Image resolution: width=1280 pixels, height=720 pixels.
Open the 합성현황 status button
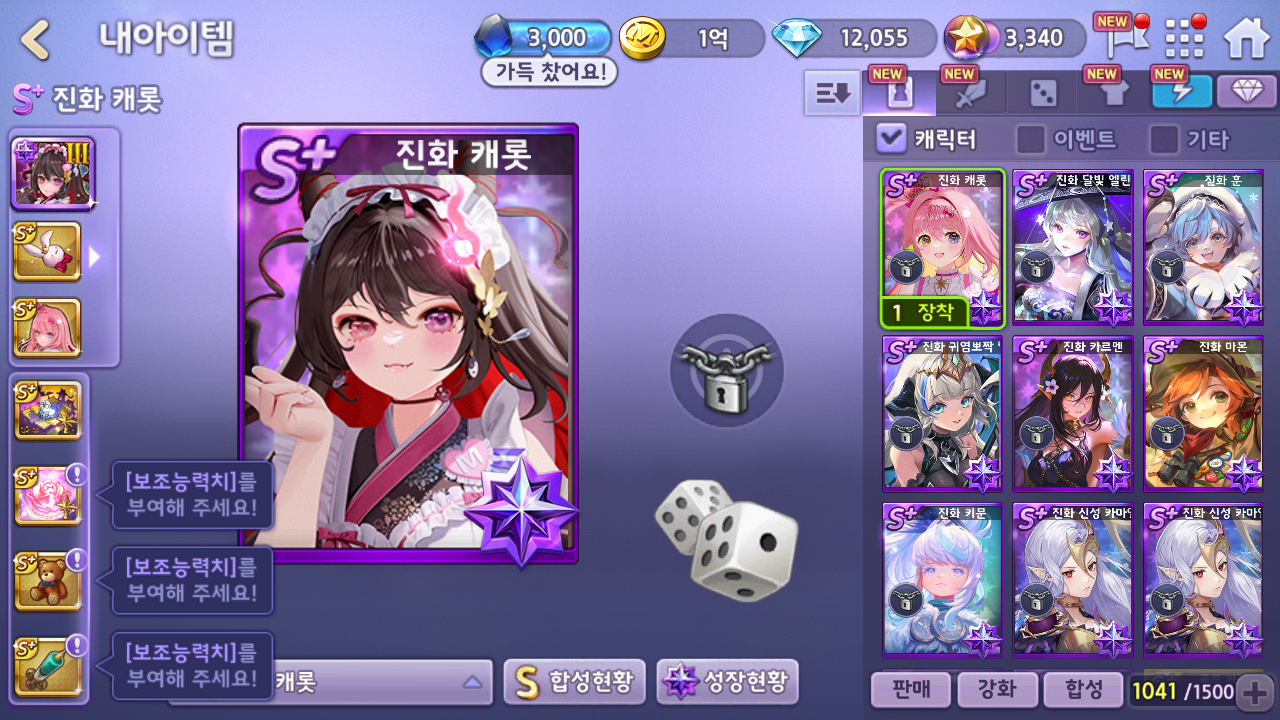click(x=574, y=682)
